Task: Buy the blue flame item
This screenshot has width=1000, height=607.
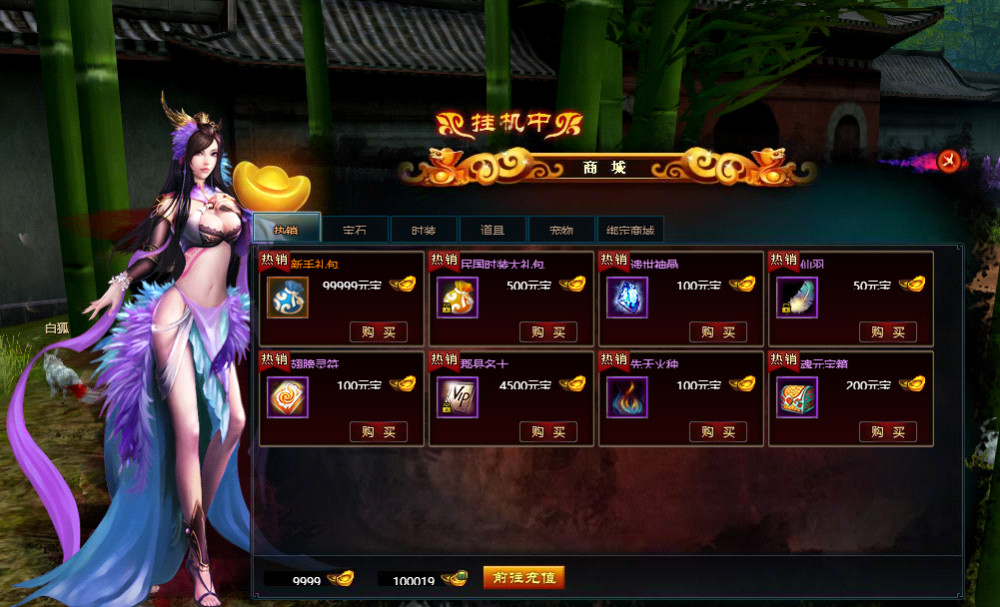Action: tap(718, 432)
